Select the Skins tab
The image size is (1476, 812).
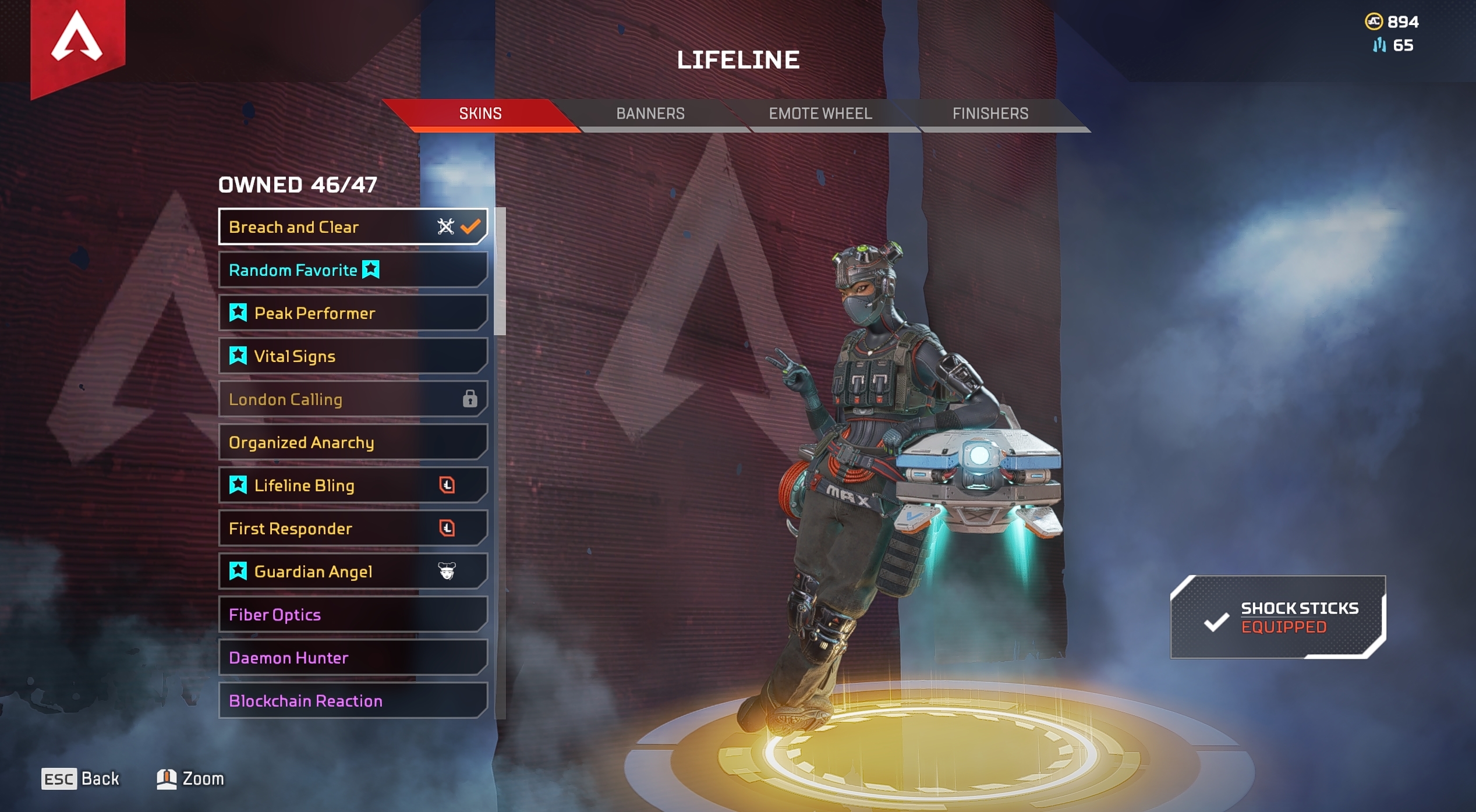(480, 114)
